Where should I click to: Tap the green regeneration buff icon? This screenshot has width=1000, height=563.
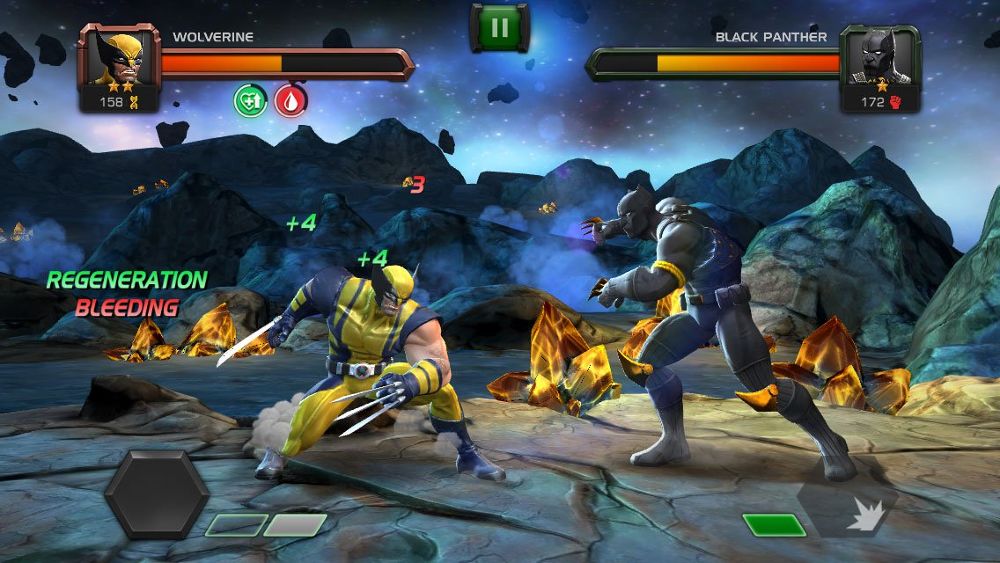250,100
